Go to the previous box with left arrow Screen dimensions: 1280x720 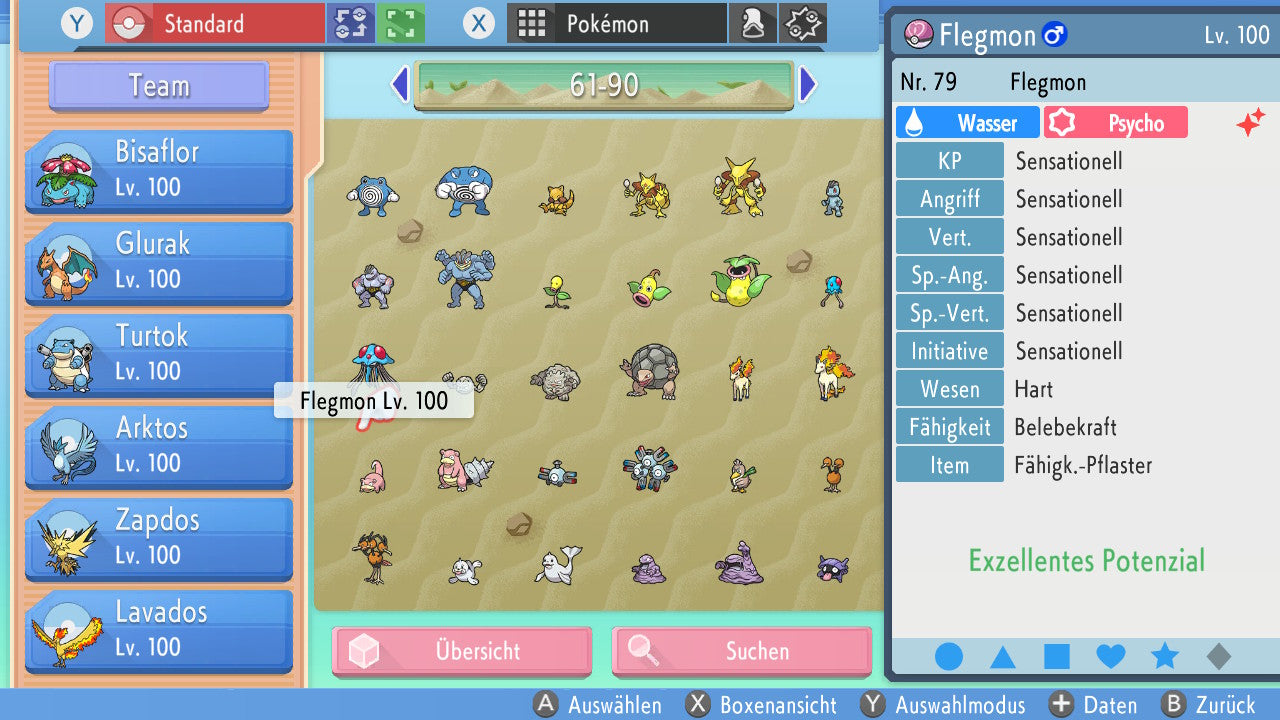(400, 85)
